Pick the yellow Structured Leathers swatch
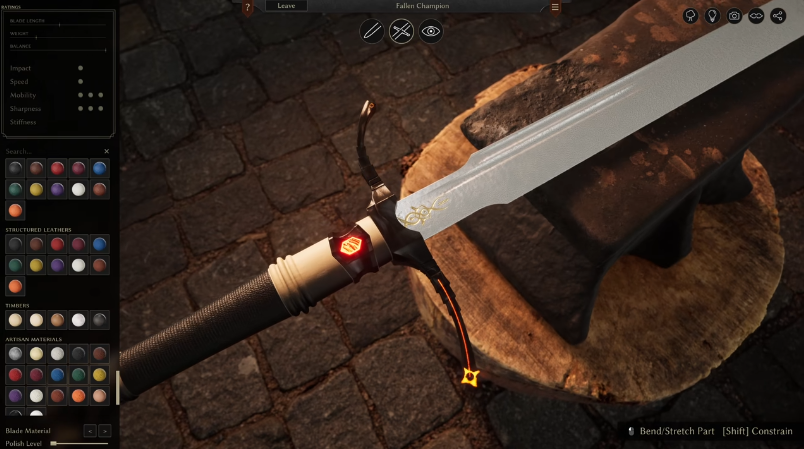This screenshot has height=449, width=804. tap(37, 265)
